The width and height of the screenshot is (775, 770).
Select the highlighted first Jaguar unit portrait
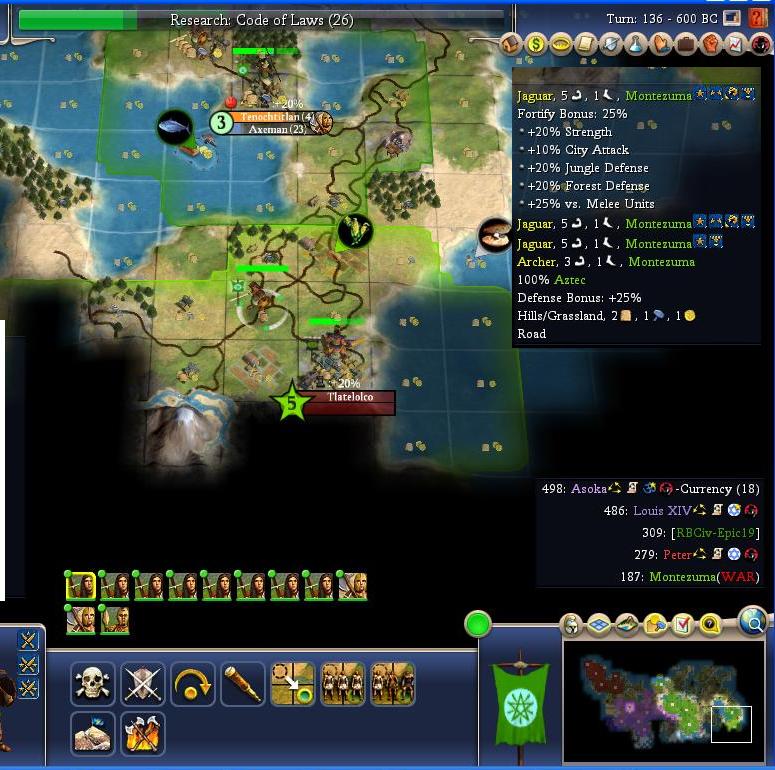(x=81, y=586)
